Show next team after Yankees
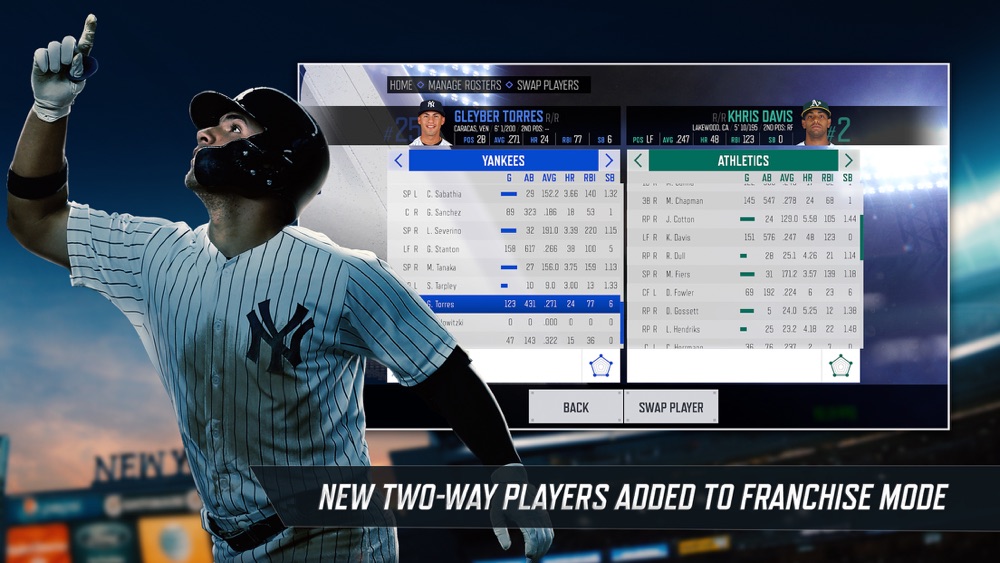This screenshot has height=563, width=1000. (608, 160)
